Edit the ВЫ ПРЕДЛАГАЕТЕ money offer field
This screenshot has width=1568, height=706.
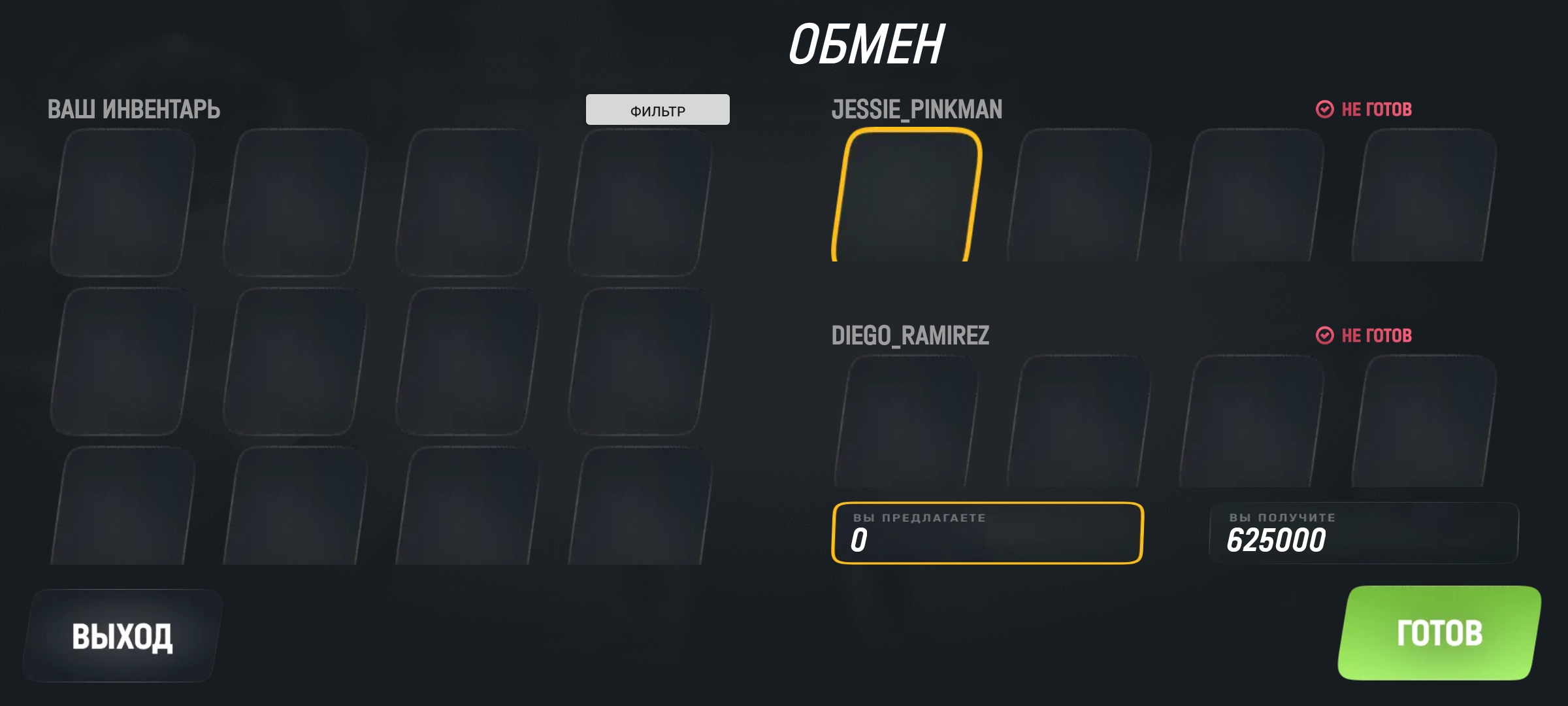point(987,533)
